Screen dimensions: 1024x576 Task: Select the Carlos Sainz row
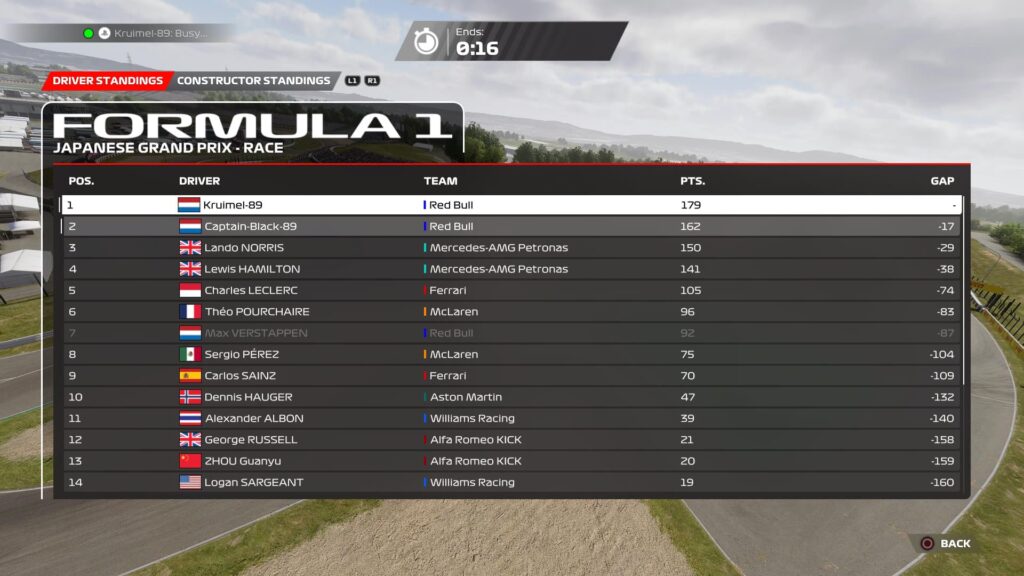[510, 376]
